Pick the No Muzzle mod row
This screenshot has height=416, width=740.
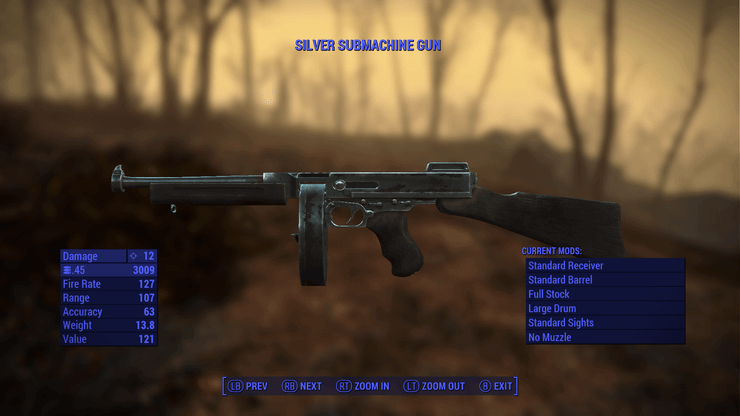pyautogui.click(x=605, y=337)
